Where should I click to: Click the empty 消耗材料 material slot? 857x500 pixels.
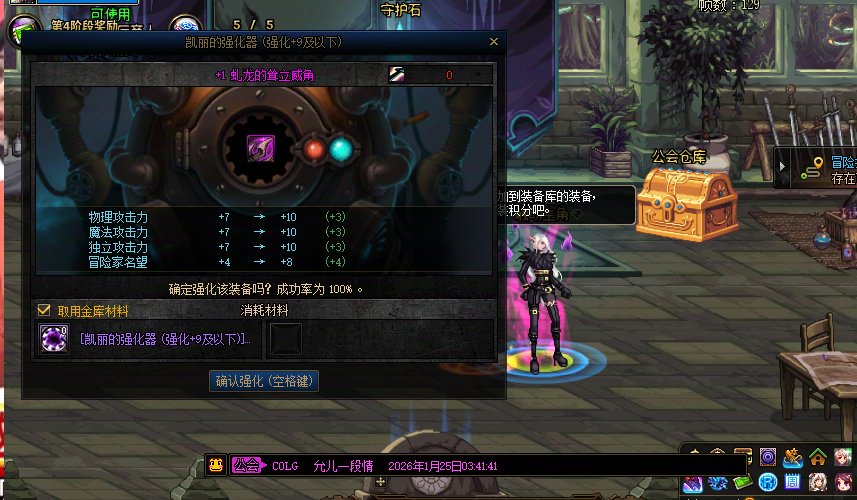click(x=286, y=340)
